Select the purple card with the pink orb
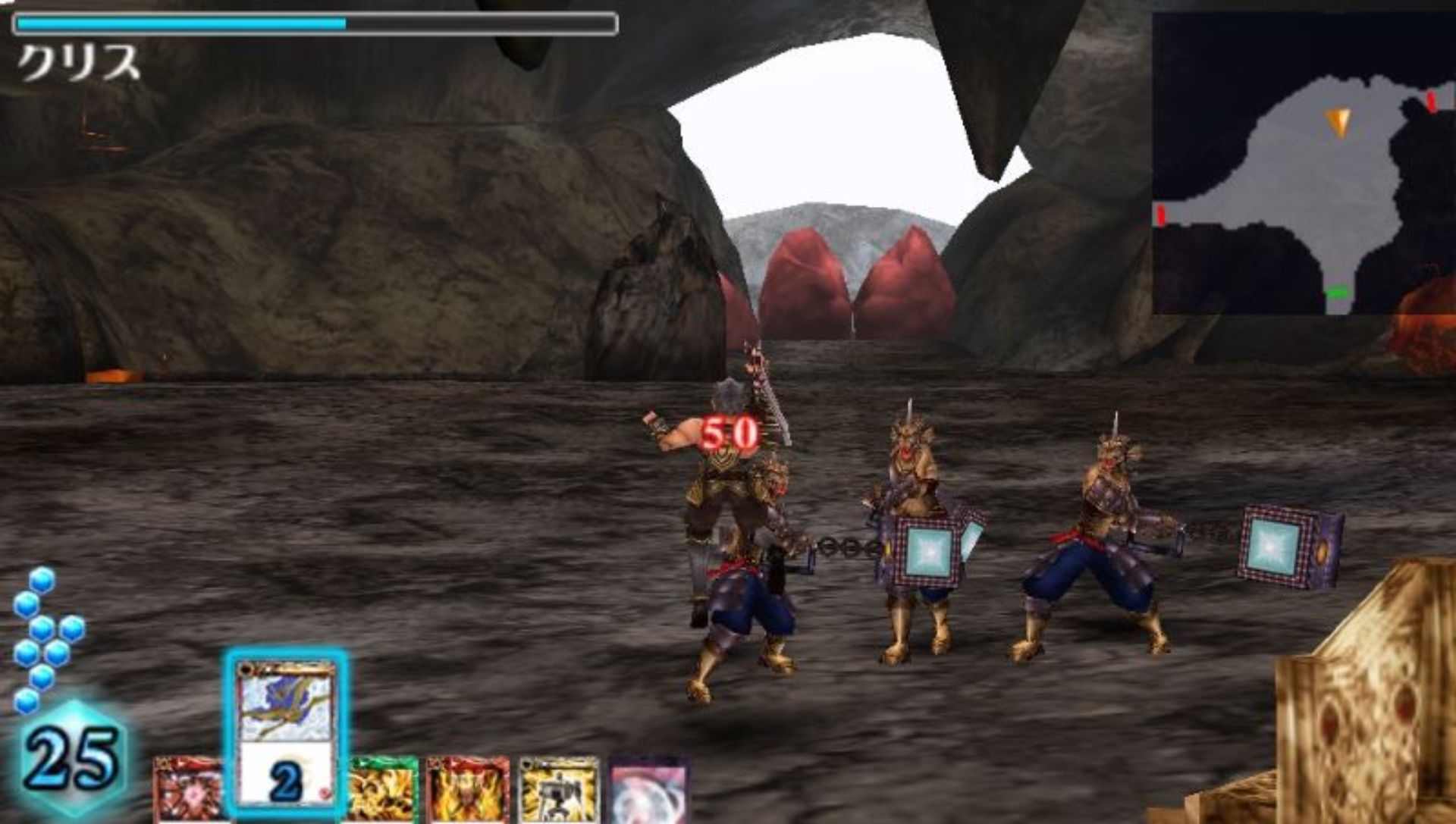The width and height of the screenshot is (1456, 824). click(x=649, y=790)
